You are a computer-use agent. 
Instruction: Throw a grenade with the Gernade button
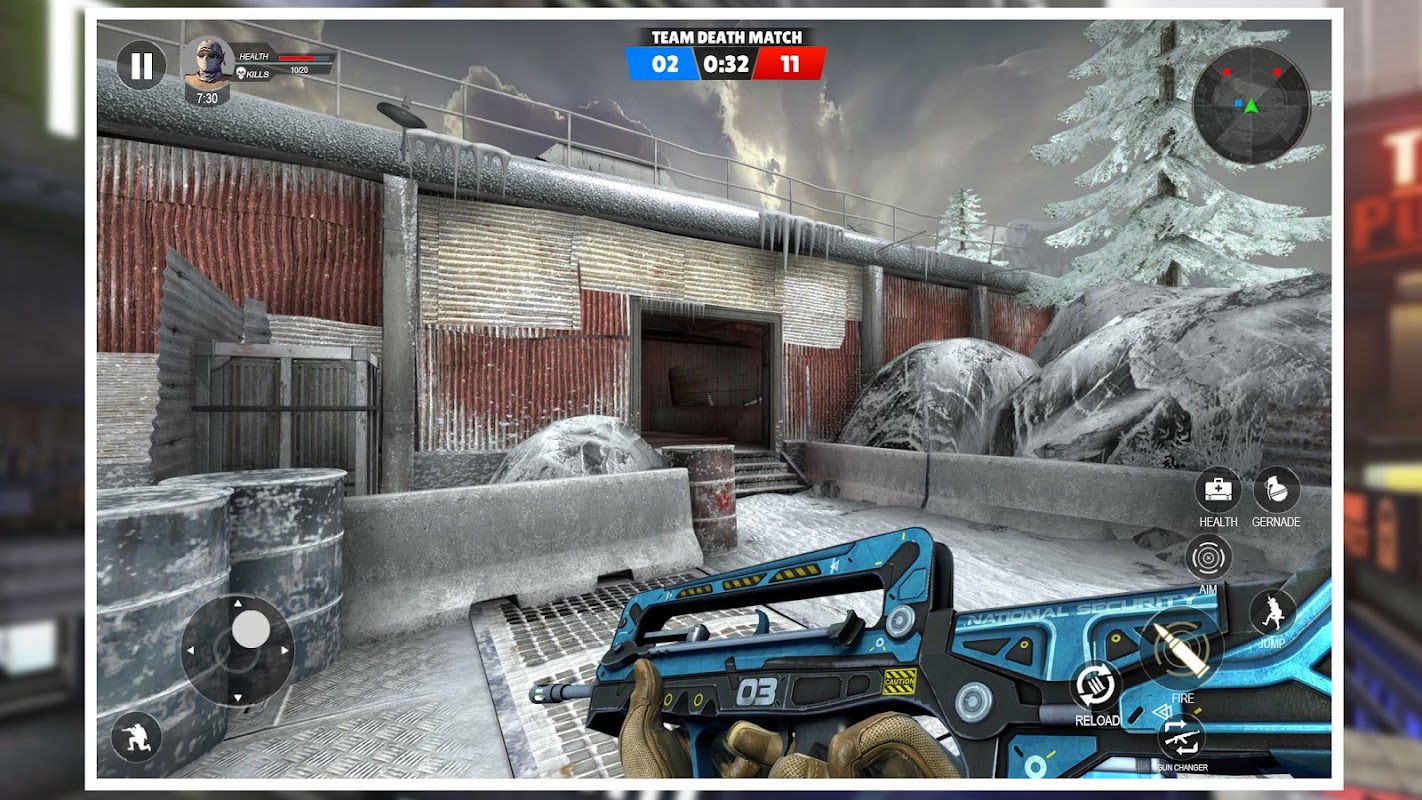[x=1276, y=490]
